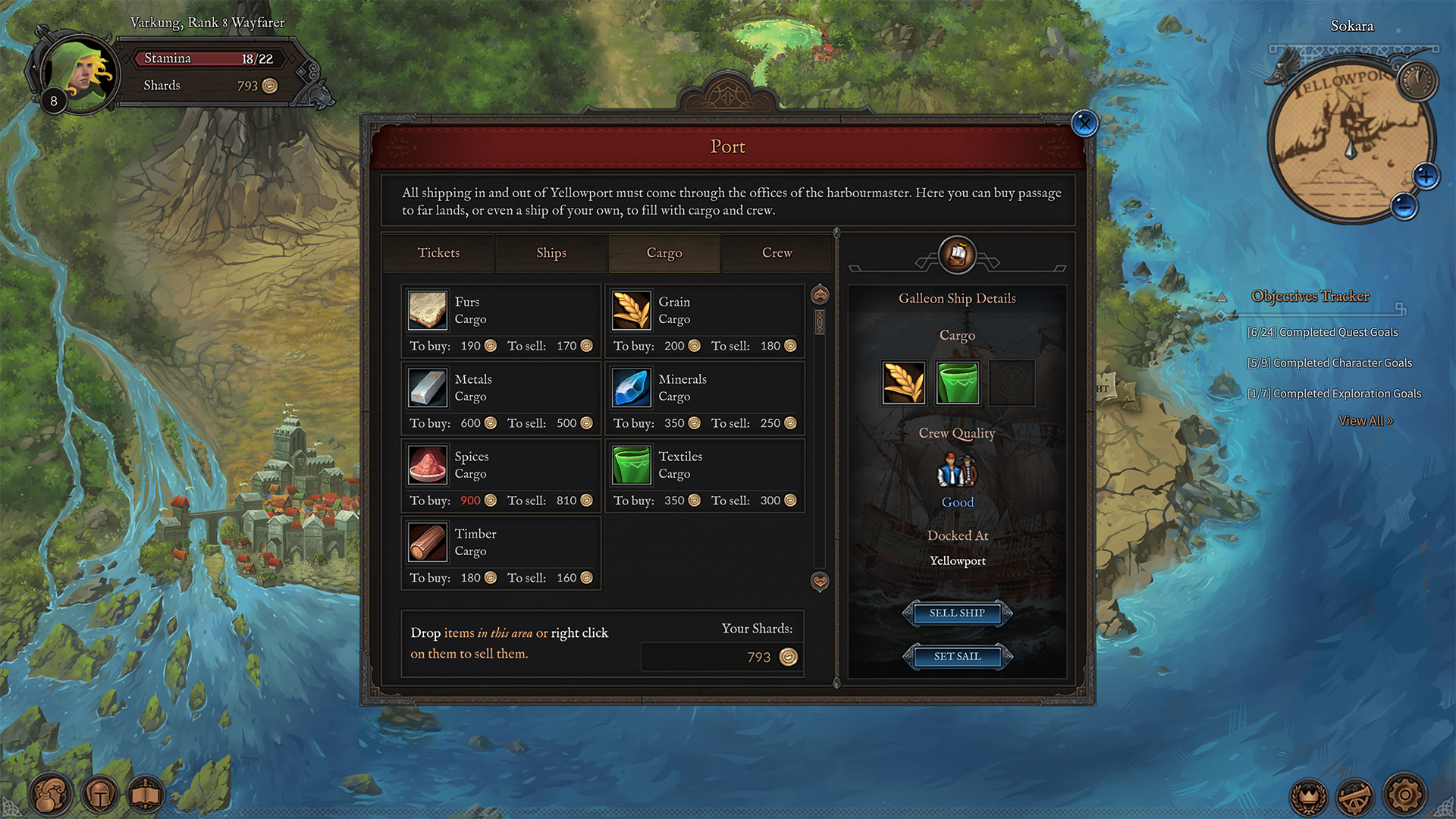Zoom in using the minimap plus button
The image size is (1456, 819).
click(1426, 175)
